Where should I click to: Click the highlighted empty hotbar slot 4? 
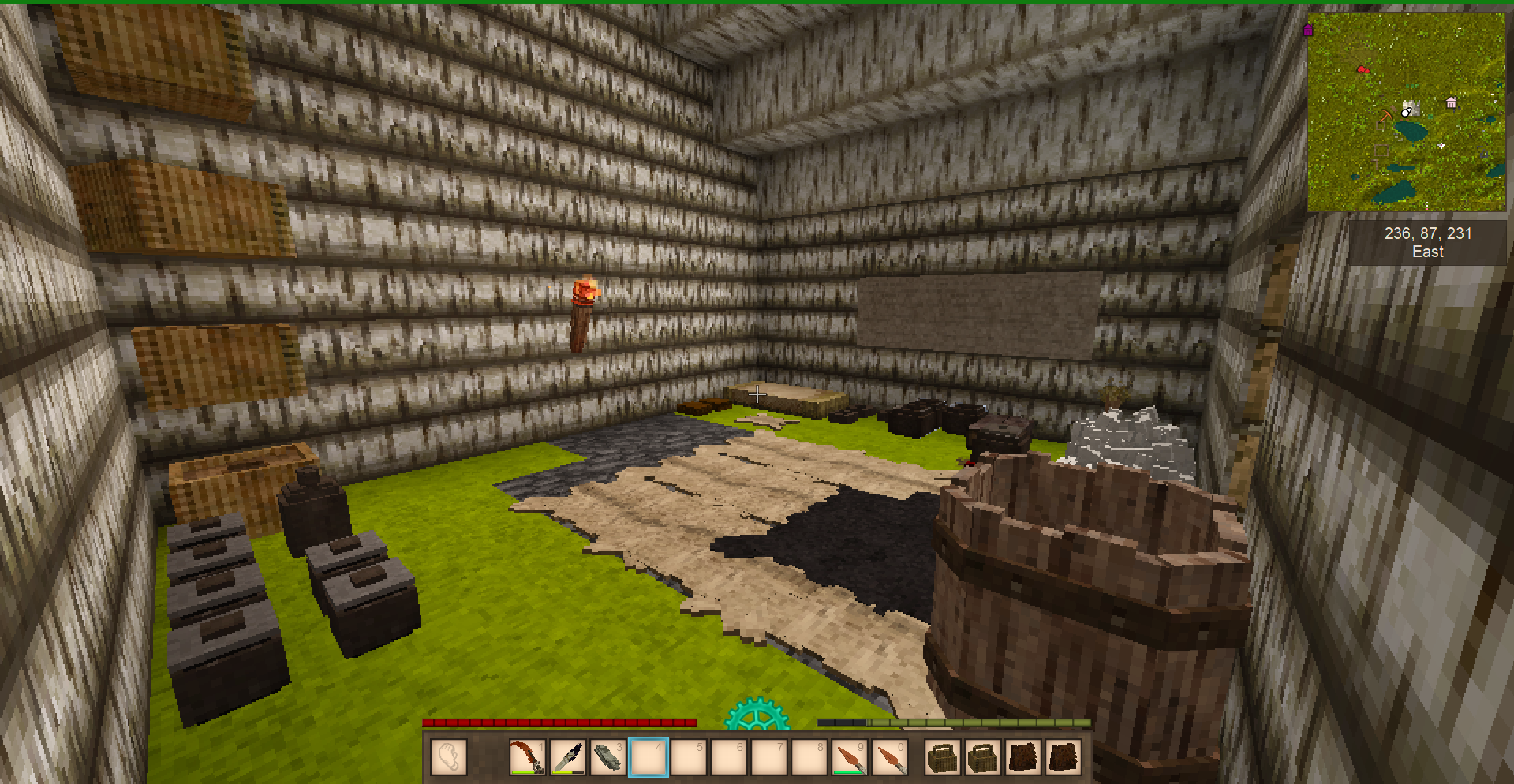pos(648,757)
